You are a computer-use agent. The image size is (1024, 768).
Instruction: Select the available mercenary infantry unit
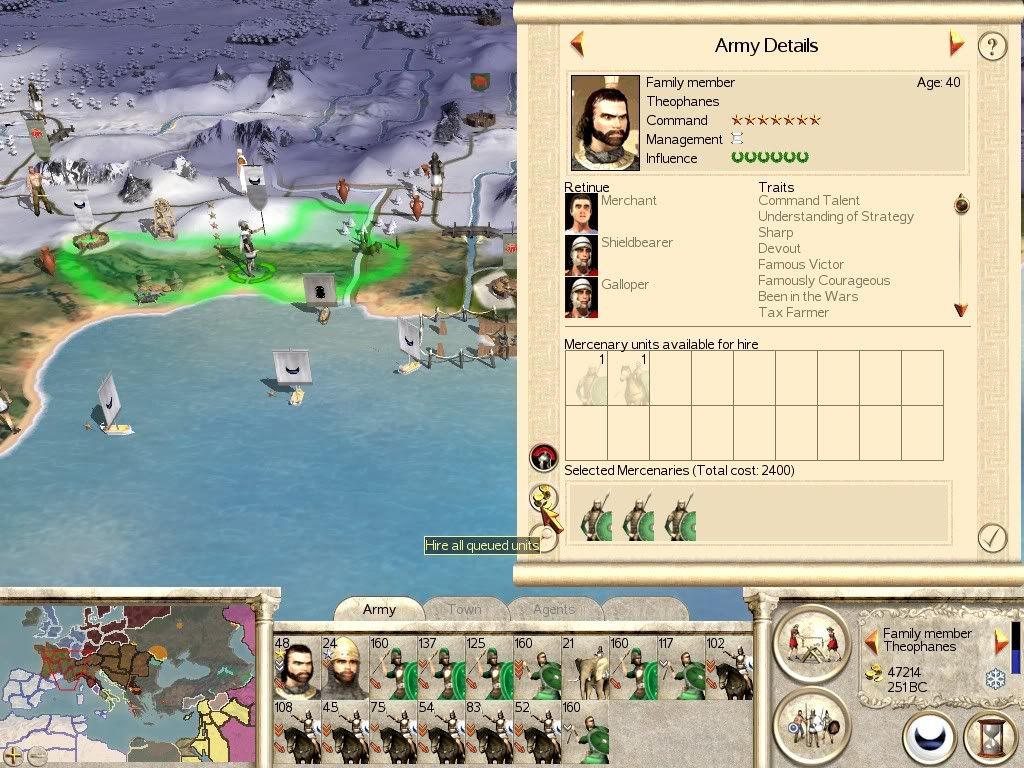pyautogui.click(x=586, y=378)
